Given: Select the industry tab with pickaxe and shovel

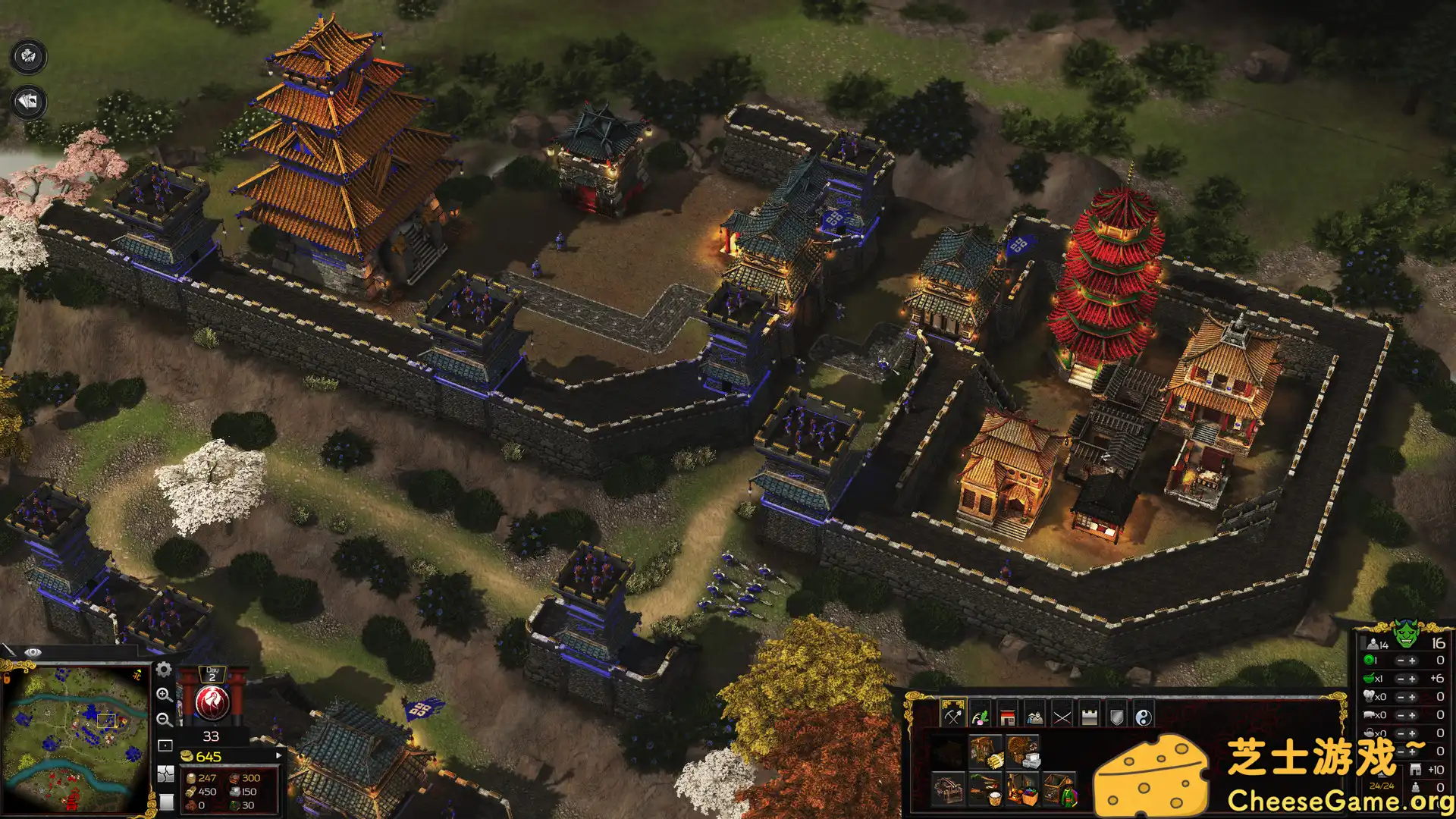Looking at the screenshot, I should [952, 717].
